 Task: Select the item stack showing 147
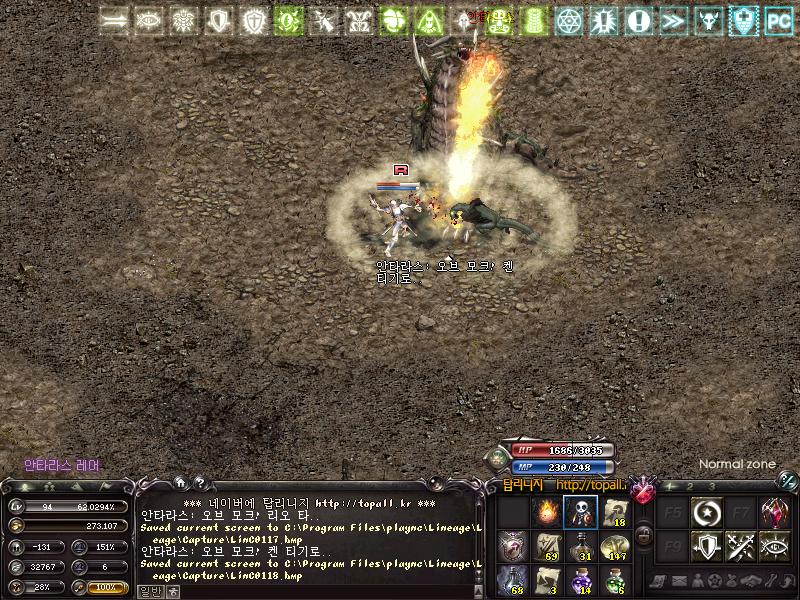point(614,547)
